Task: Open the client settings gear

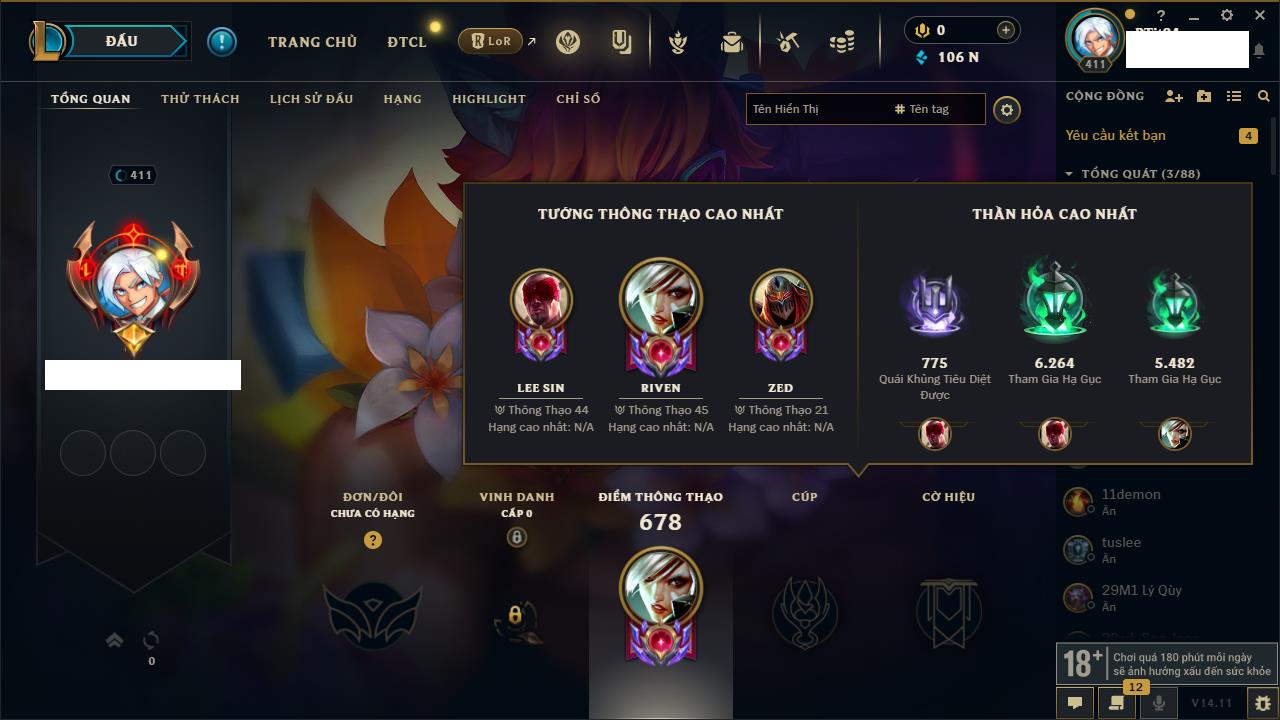Action: coord(1227,16)
